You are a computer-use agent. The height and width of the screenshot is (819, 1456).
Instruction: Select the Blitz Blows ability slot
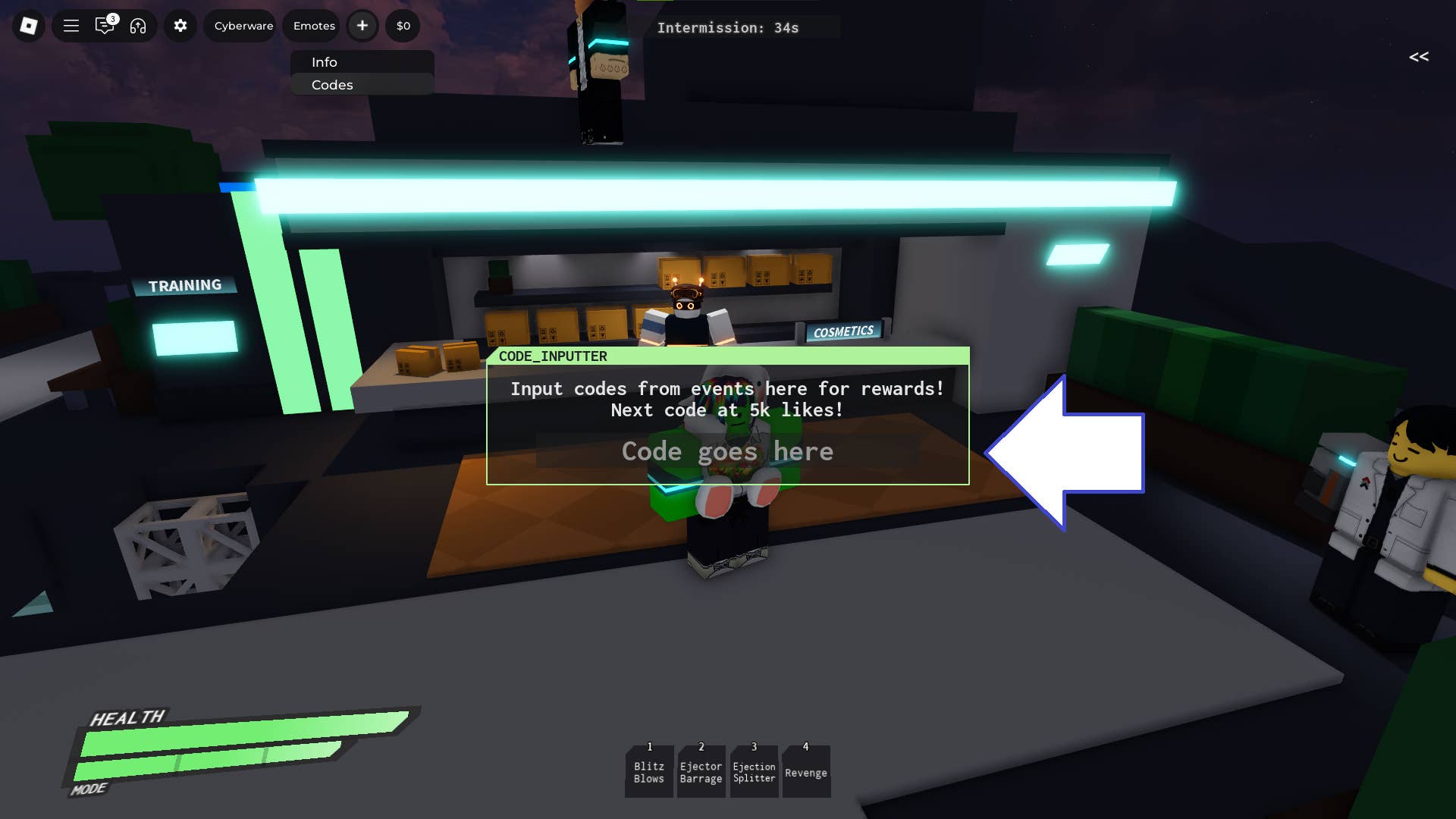pos(648,771)
